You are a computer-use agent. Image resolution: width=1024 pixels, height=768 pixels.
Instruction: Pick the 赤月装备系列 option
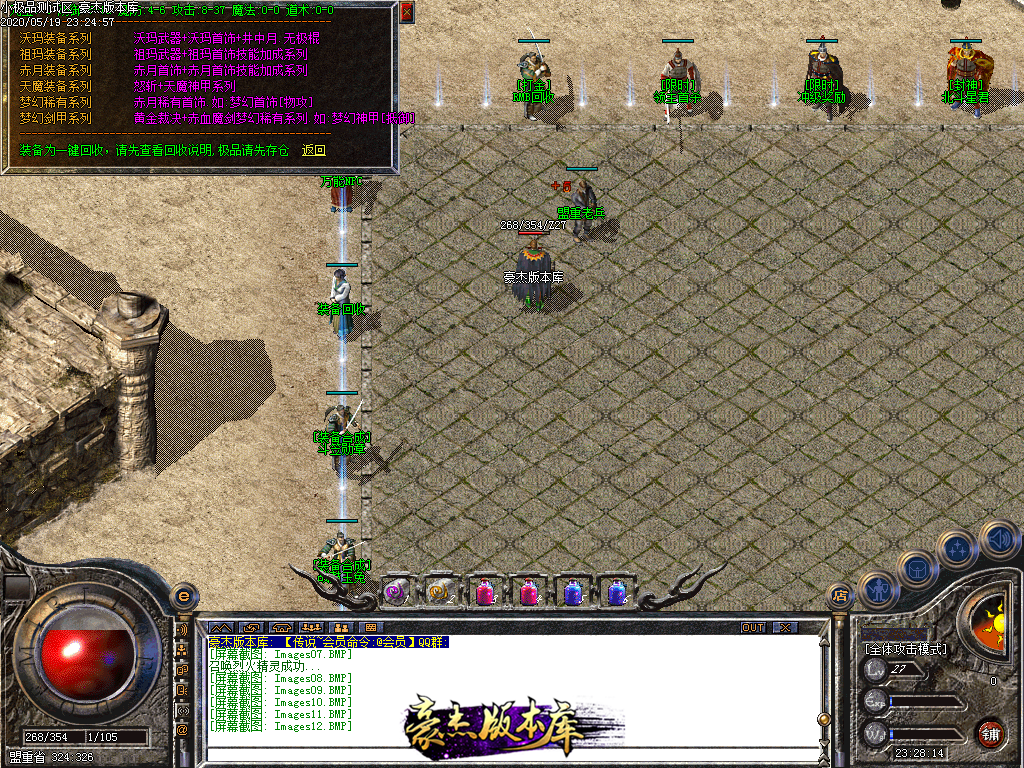55,70
